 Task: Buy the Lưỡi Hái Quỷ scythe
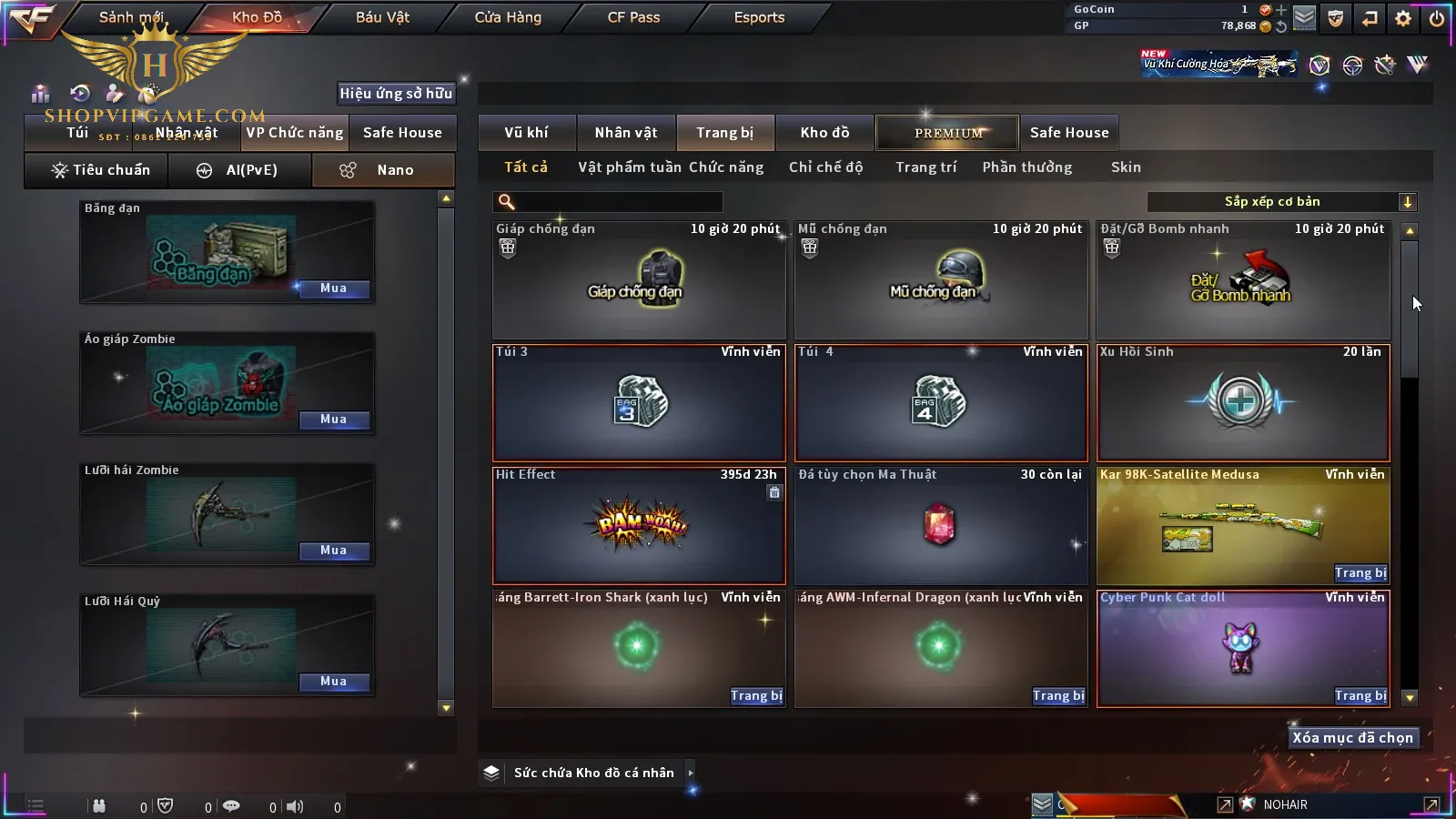[333, 682]
